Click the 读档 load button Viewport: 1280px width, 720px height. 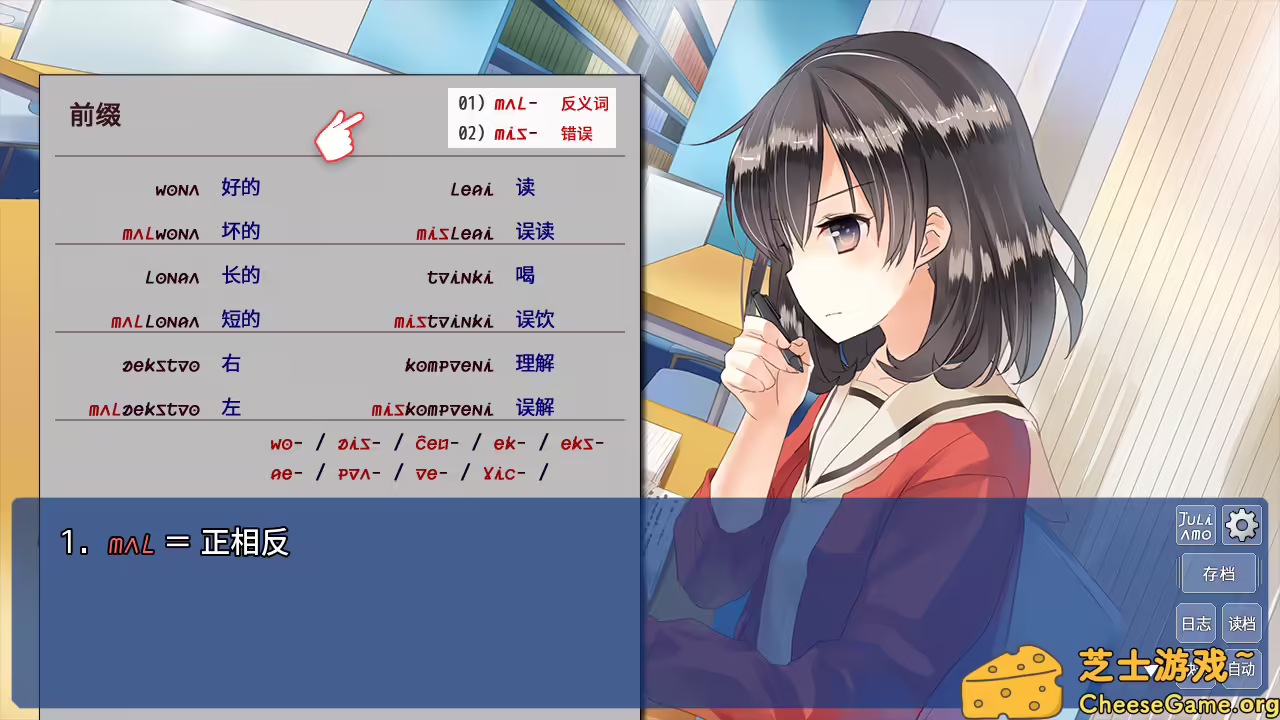click(1240, 622)
